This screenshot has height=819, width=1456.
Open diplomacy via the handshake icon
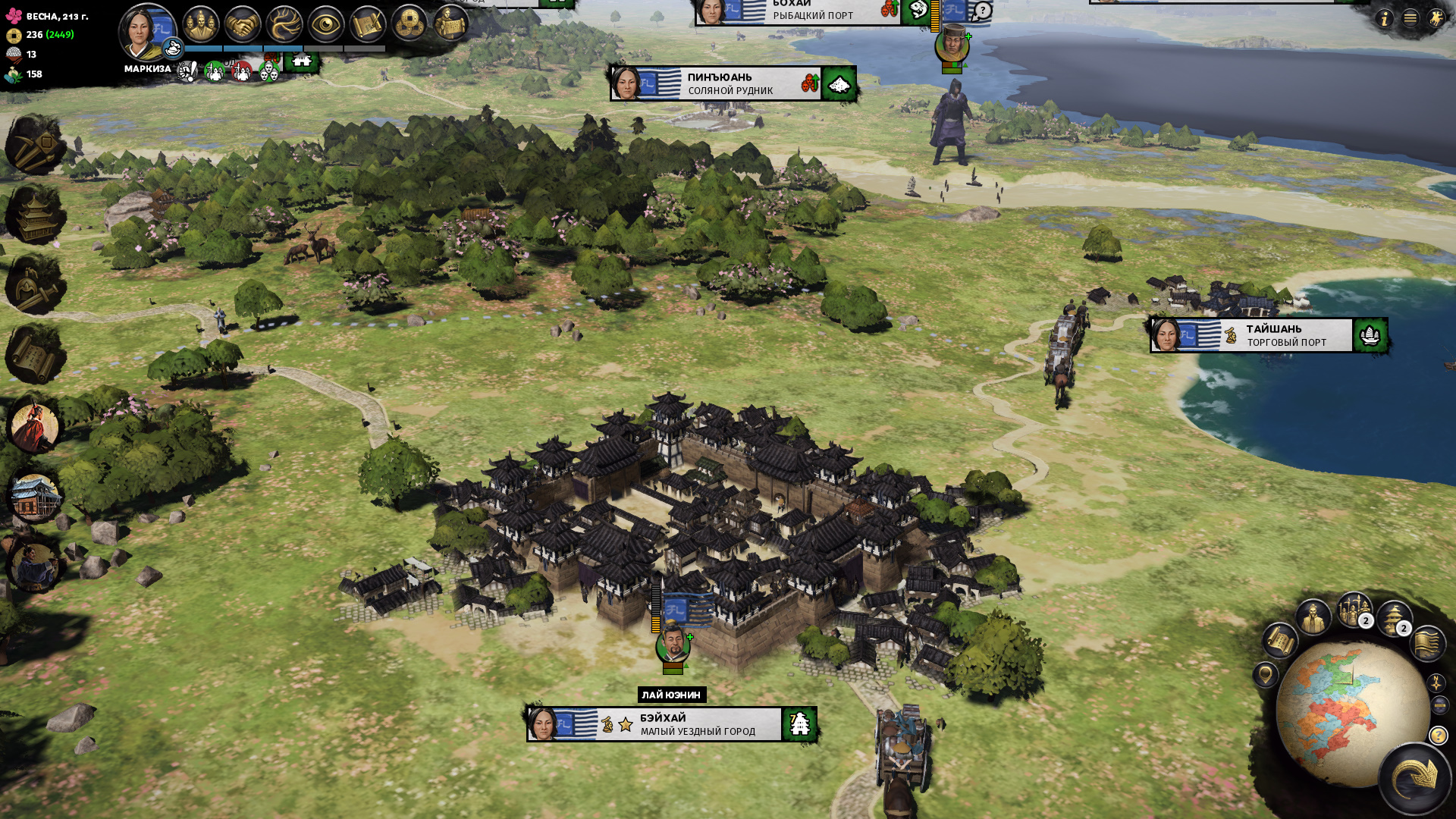click(x=243, y=24)
